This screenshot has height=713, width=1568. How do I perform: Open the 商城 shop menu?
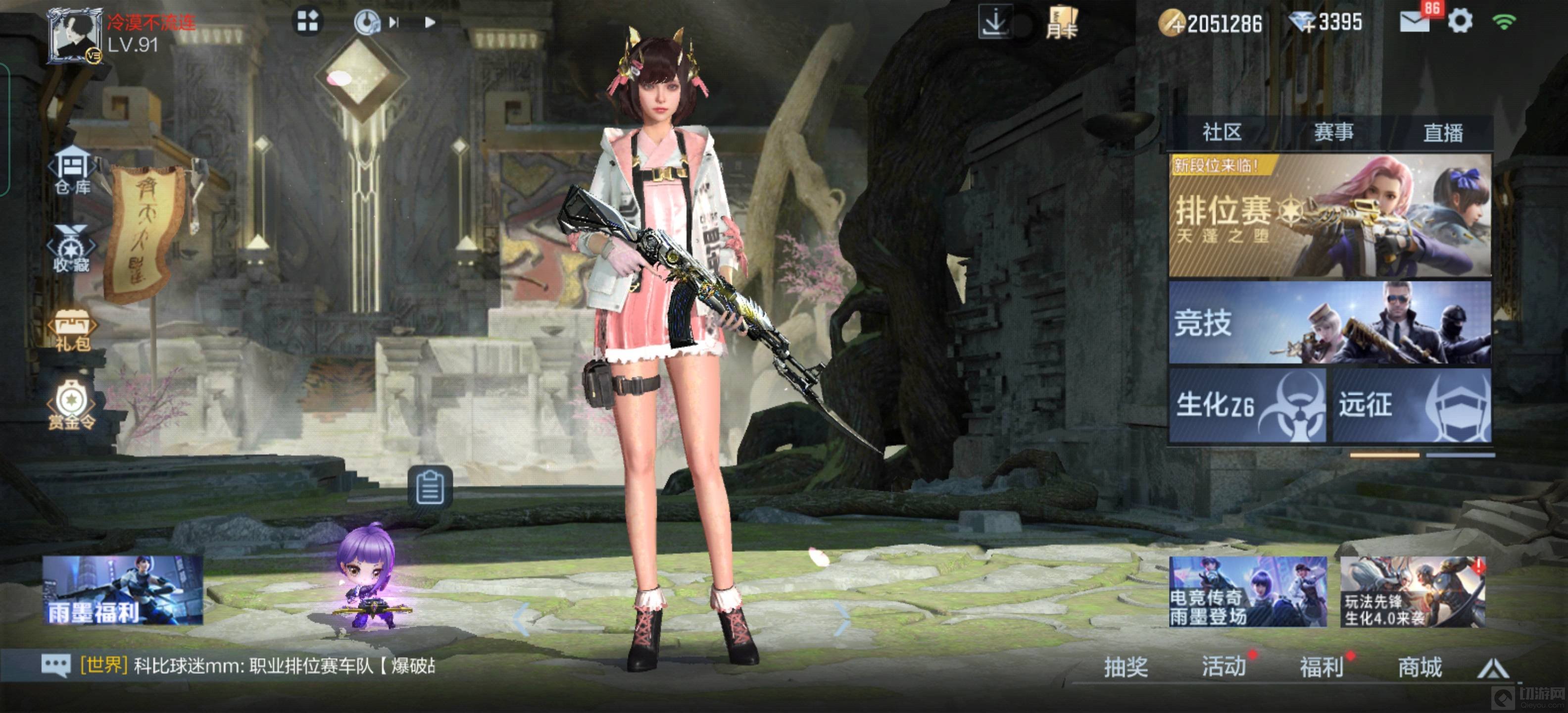click(1420, 667)
